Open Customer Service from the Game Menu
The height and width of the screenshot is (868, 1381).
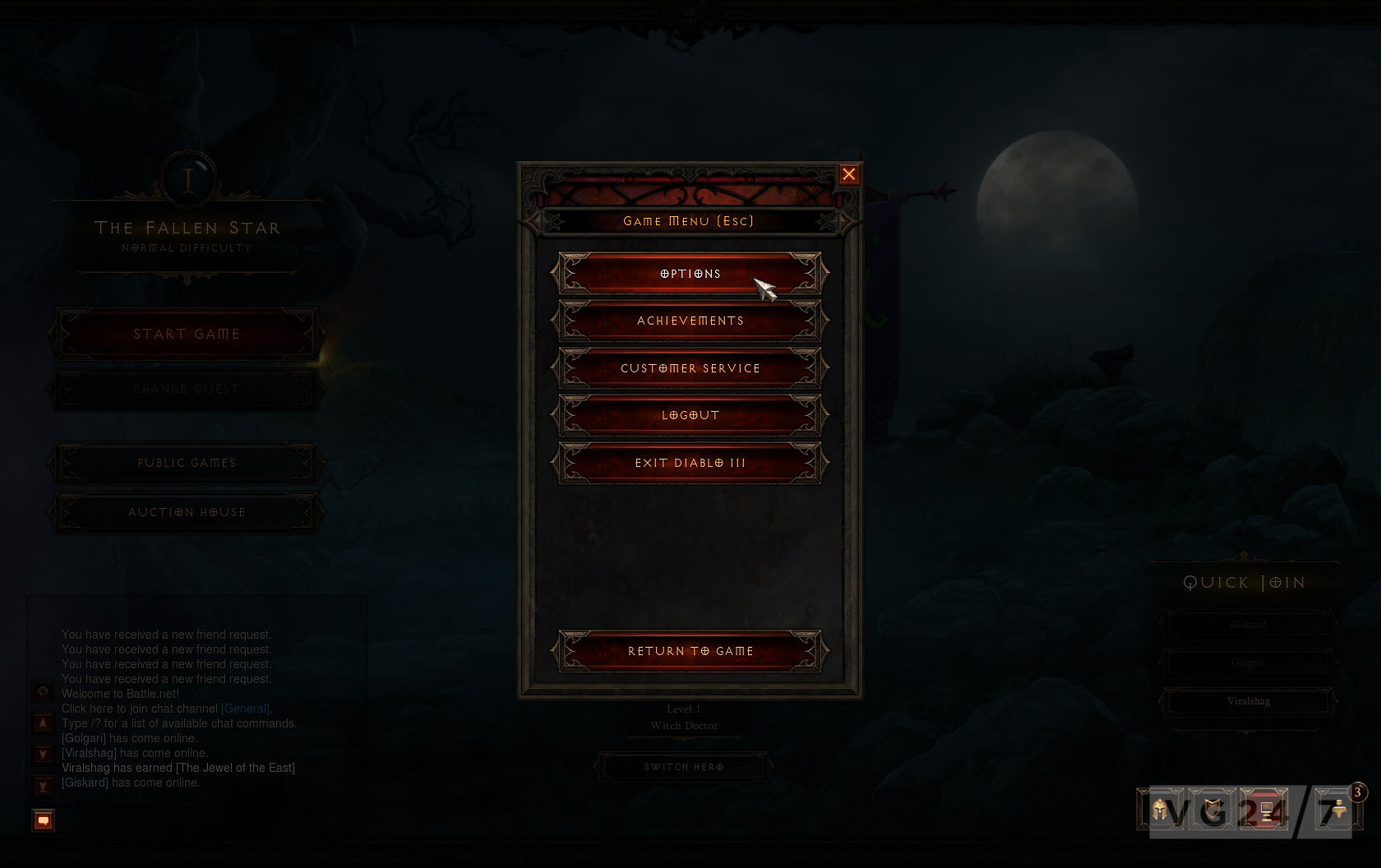click(x=689, y=368)
